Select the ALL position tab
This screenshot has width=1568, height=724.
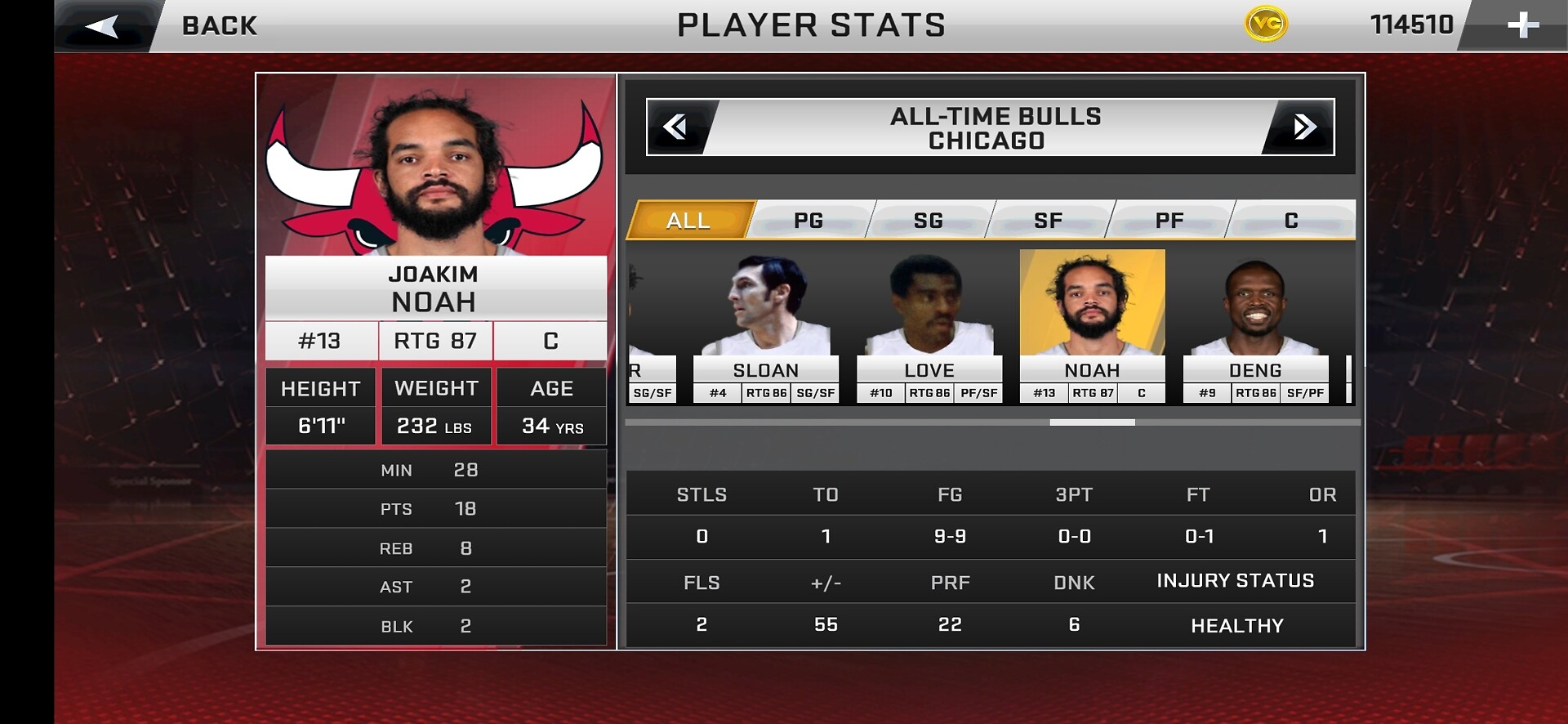point(688,220)
